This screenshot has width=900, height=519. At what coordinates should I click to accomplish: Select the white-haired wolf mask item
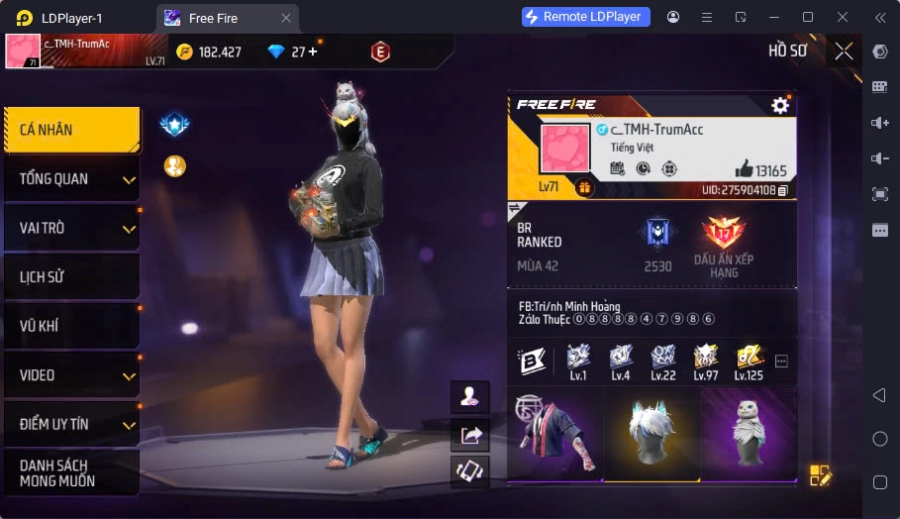(x=651, y=434)
